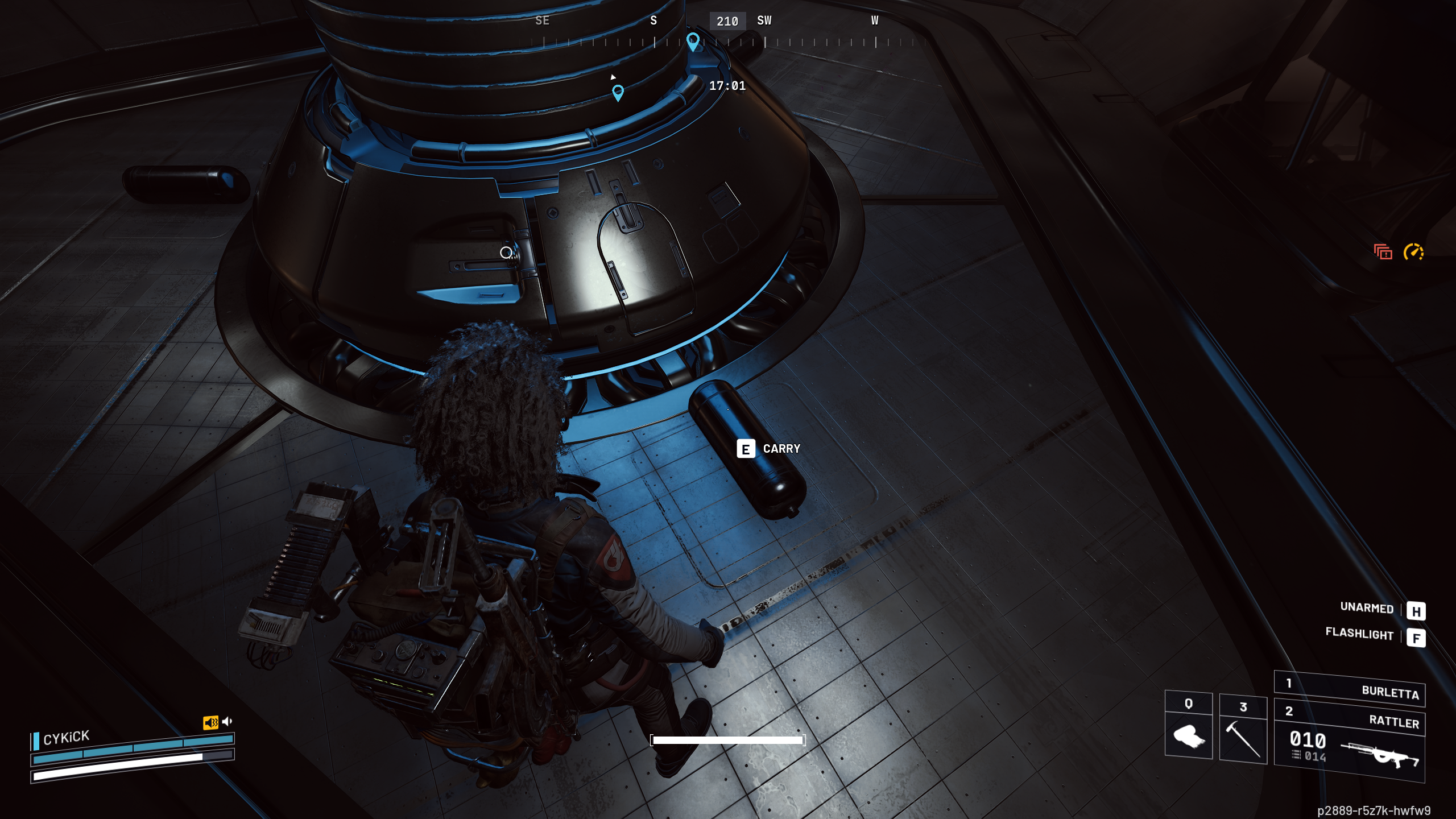Image resolution: width=1456 pixels, height=819 pixels.
Task: Click the white volume speaker icon
Action: point(228,722)
